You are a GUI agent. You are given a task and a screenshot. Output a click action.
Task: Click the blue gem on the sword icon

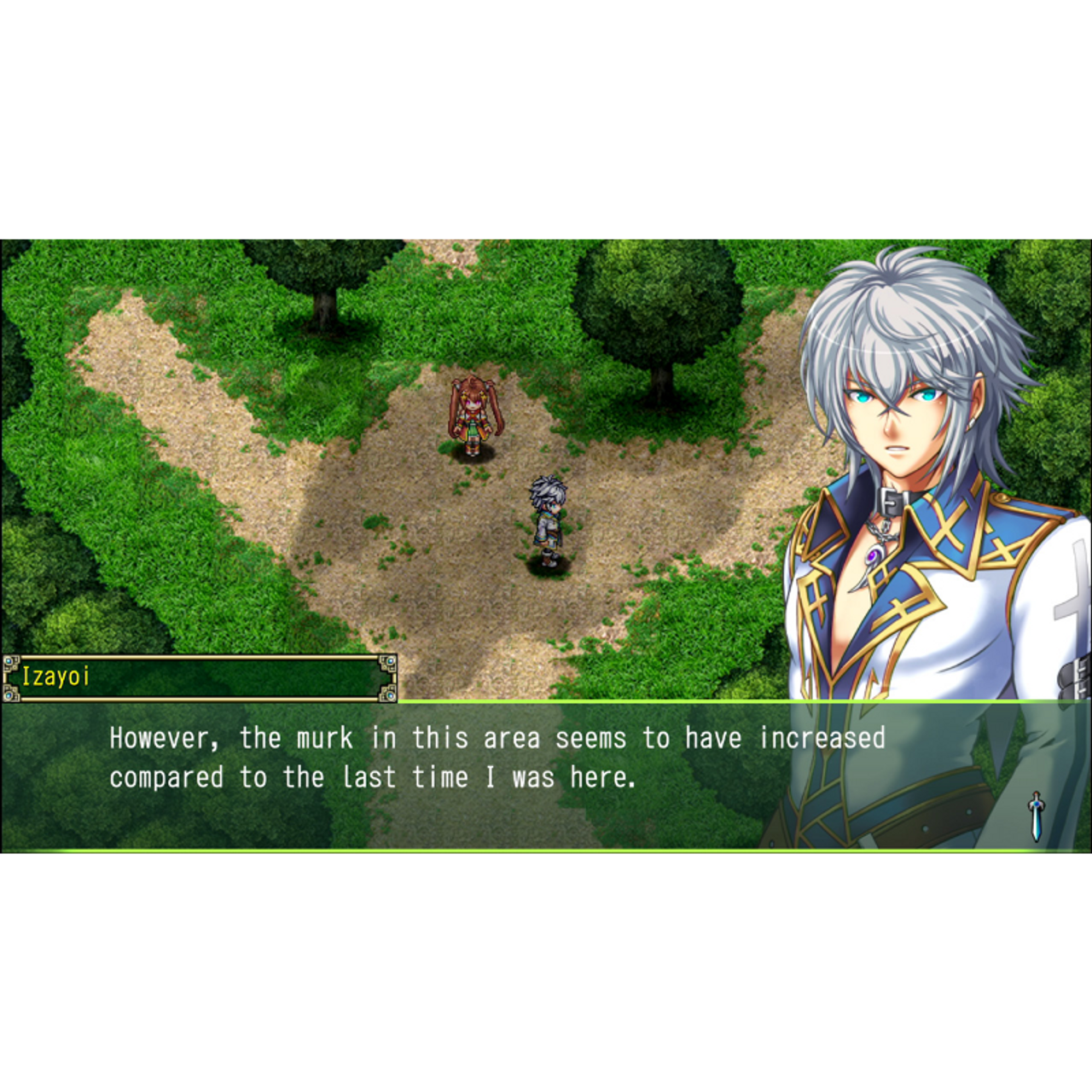click(x=1037, y=804)
